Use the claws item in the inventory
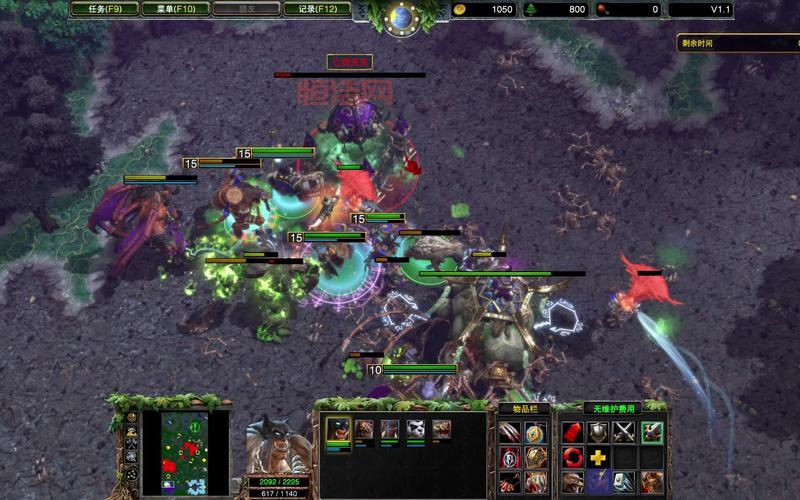The width and height of the screenshot is (800, 500). point(510,433)
